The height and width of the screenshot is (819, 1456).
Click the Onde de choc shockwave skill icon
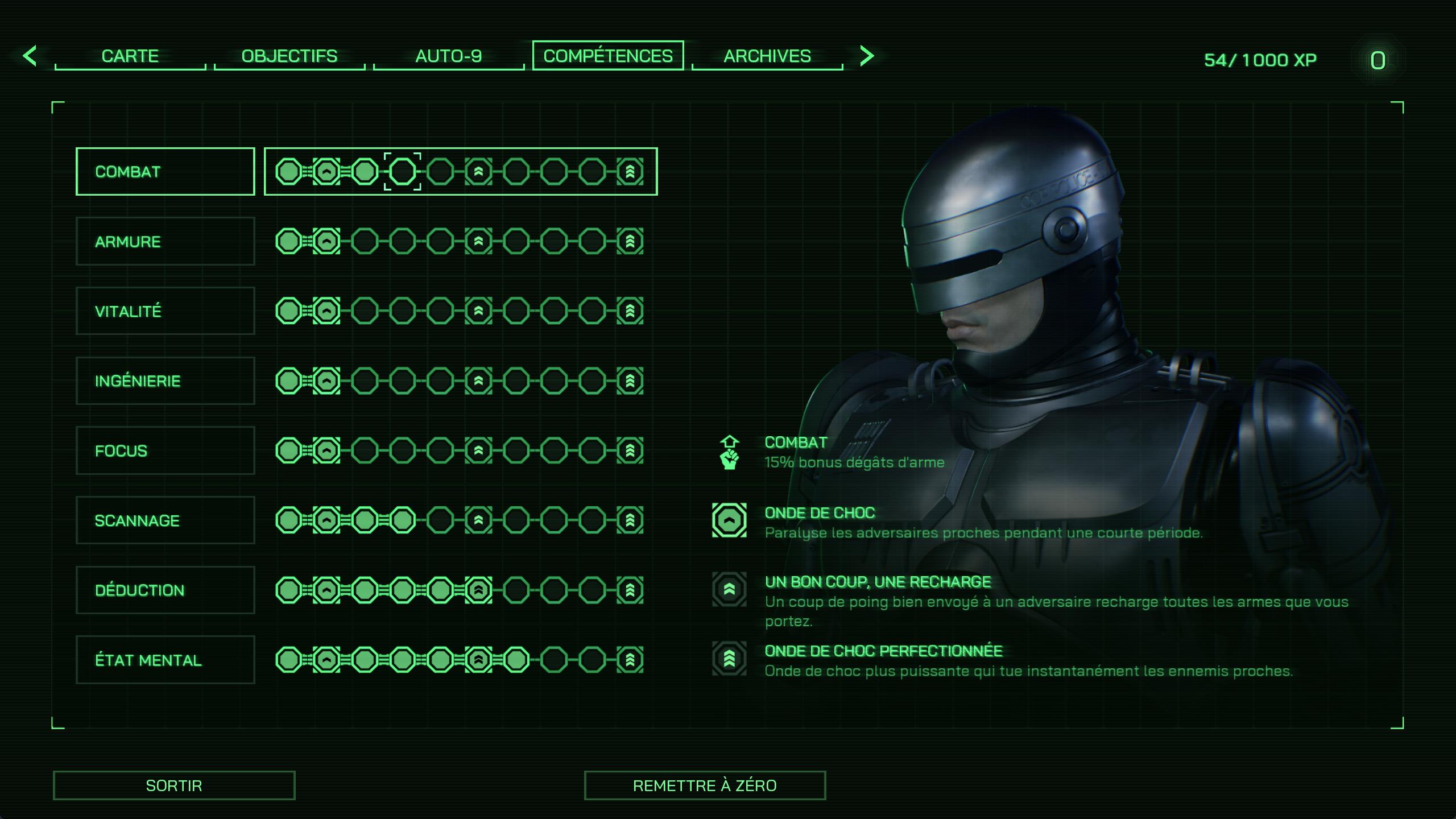pyautogui.click(x=730, y=521)
